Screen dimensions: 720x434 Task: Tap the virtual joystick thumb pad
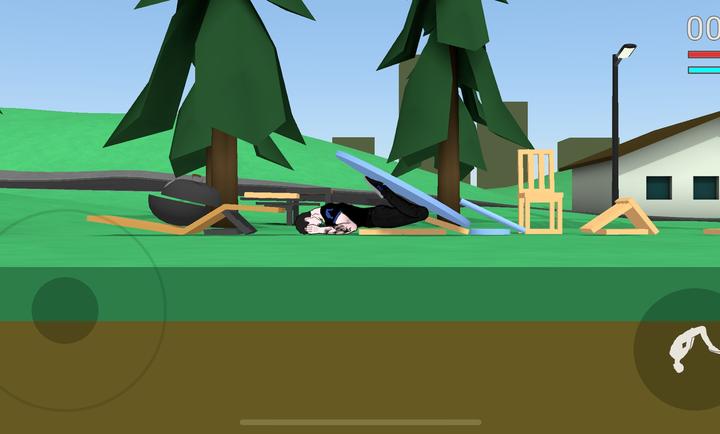65,310
